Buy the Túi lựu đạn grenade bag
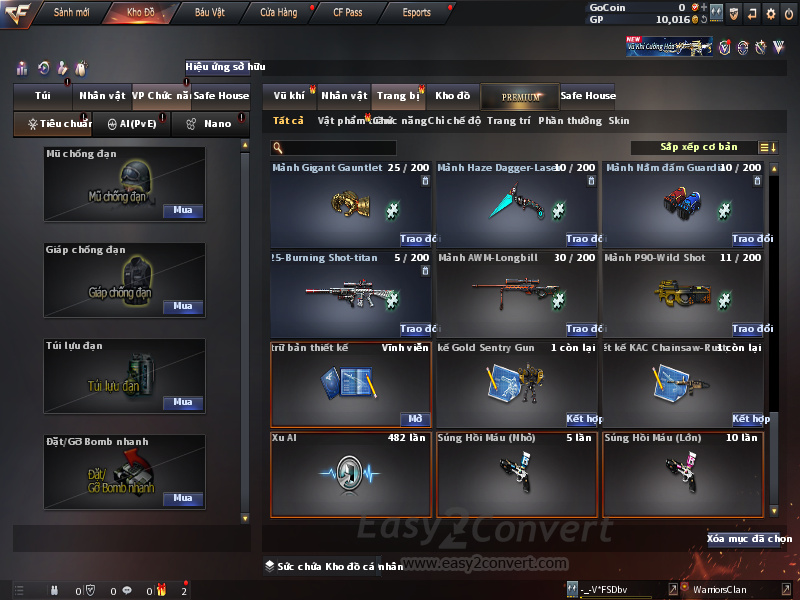The height and width of the screenshot is (600, 800). pyautogui.click(x=183, y=402)
